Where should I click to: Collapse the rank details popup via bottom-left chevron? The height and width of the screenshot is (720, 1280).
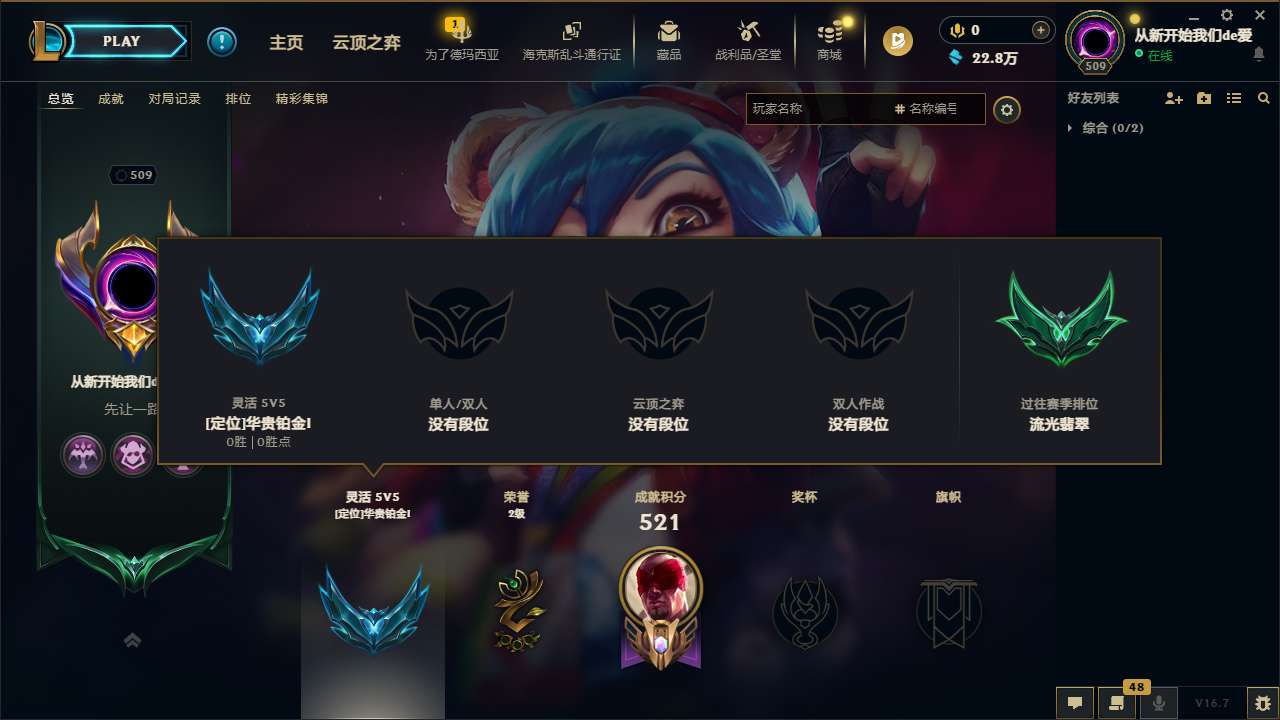coord(133,640)
